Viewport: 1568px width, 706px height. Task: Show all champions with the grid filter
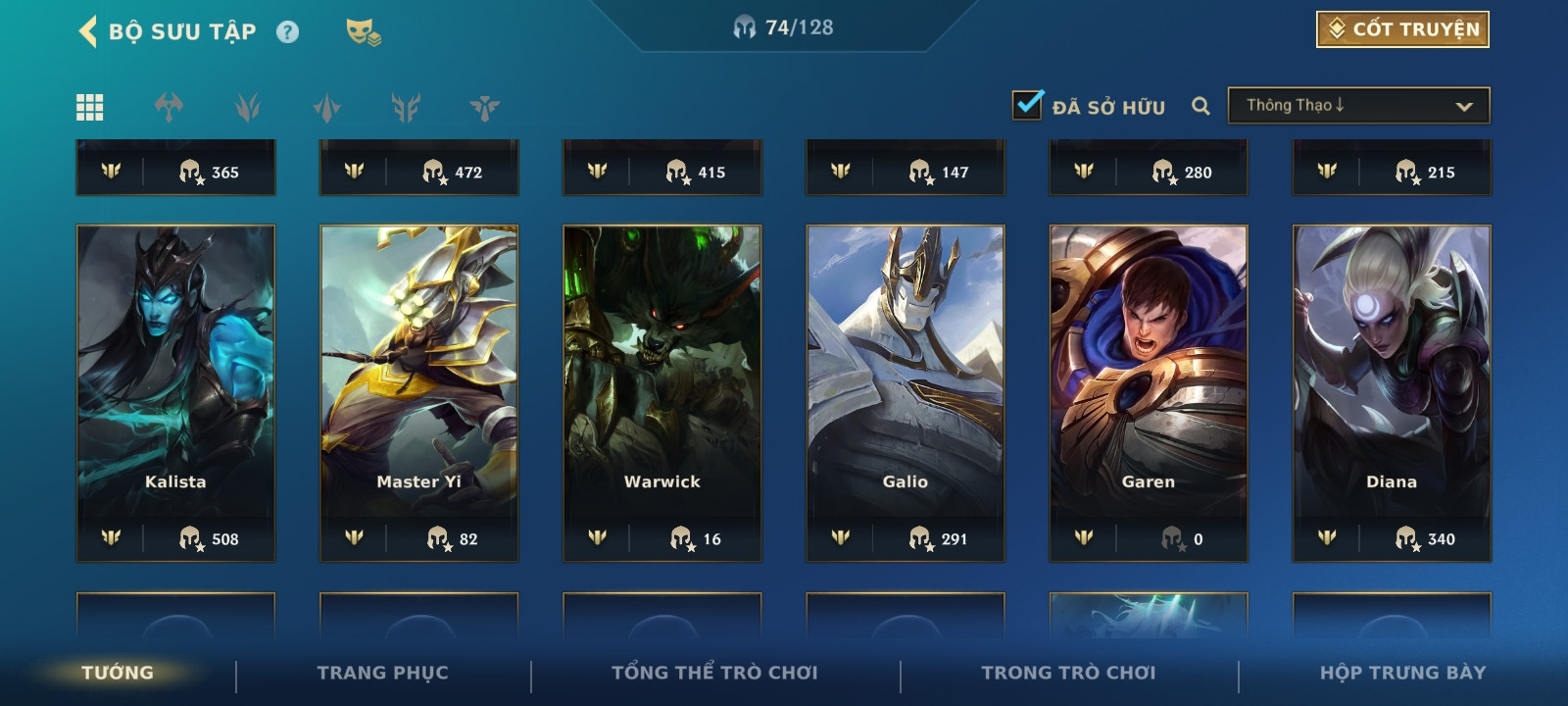[x=90, y=107]
